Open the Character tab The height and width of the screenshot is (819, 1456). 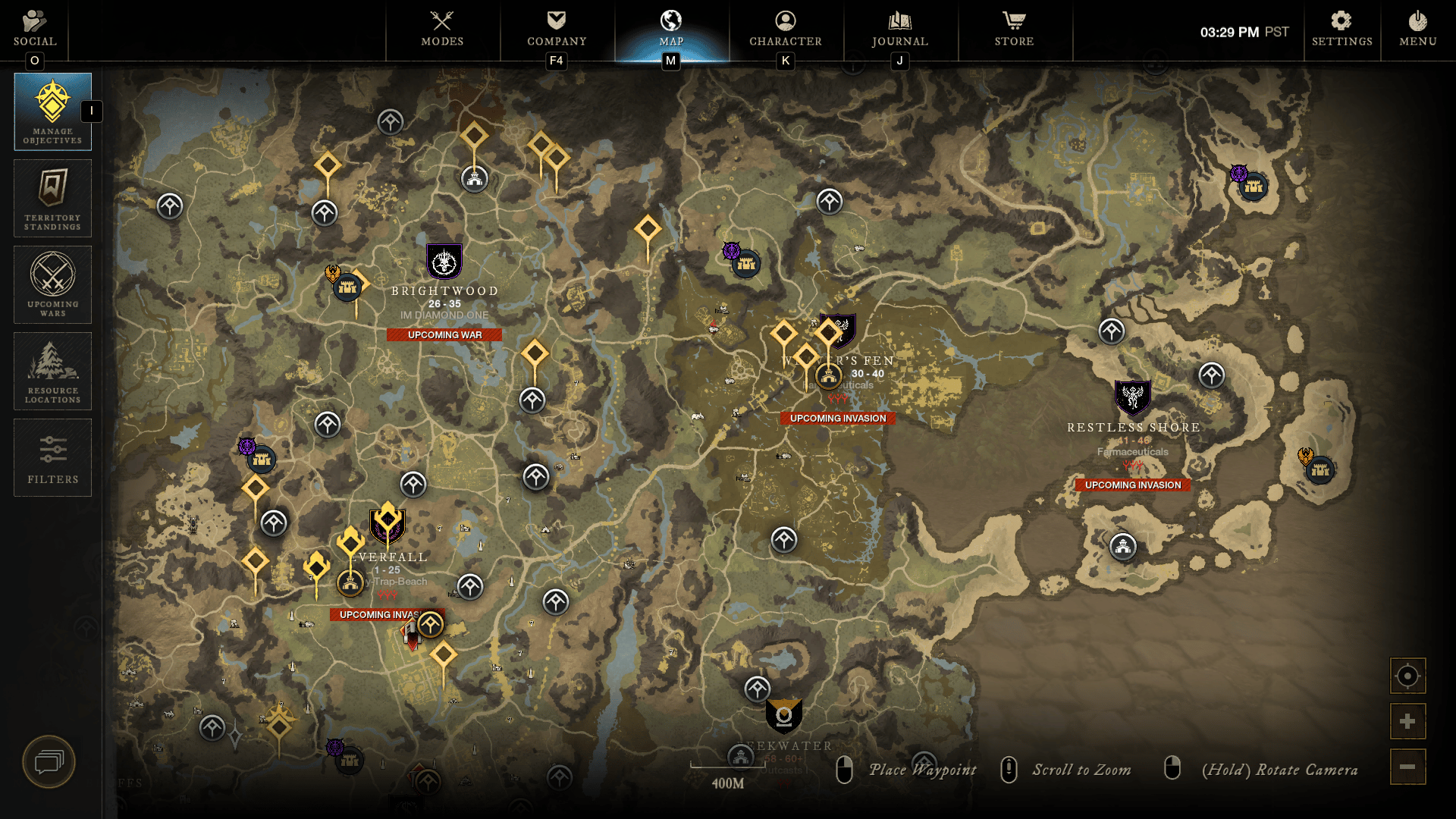786,29
